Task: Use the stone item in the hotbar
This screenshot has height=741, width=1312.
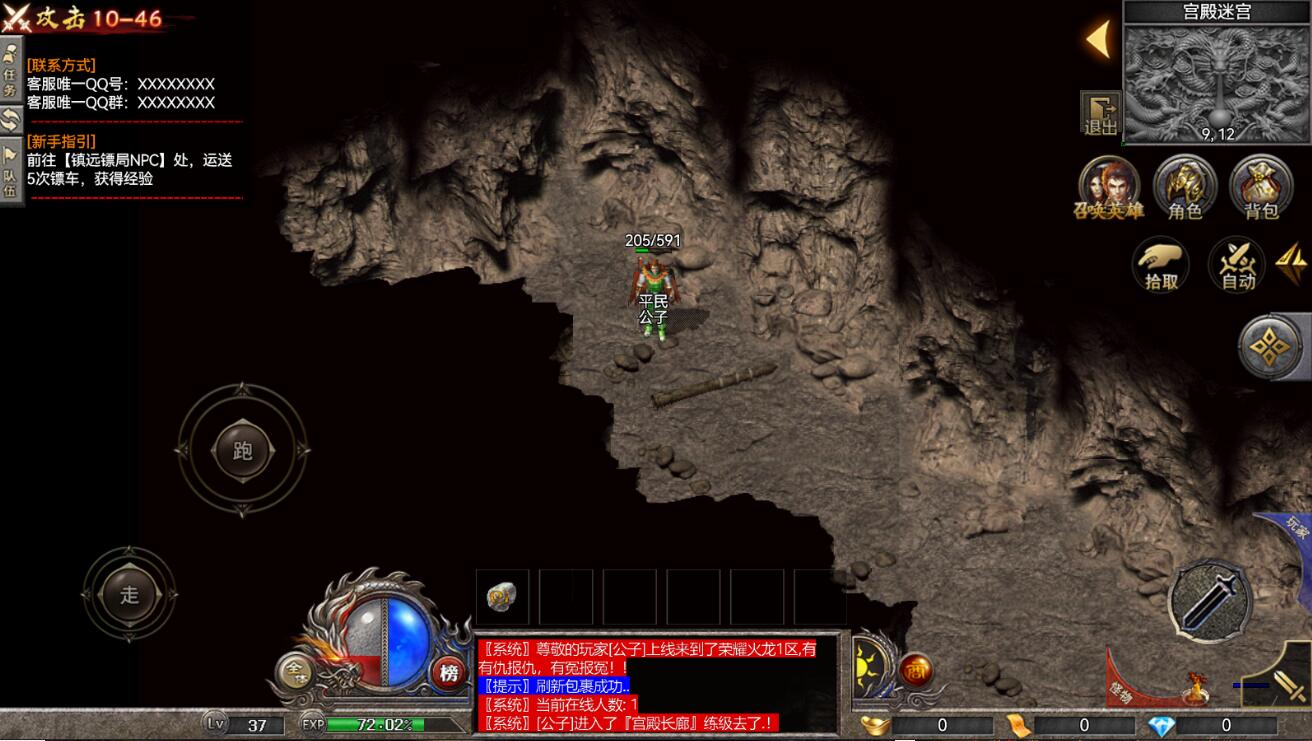Action: pos(501,597)
